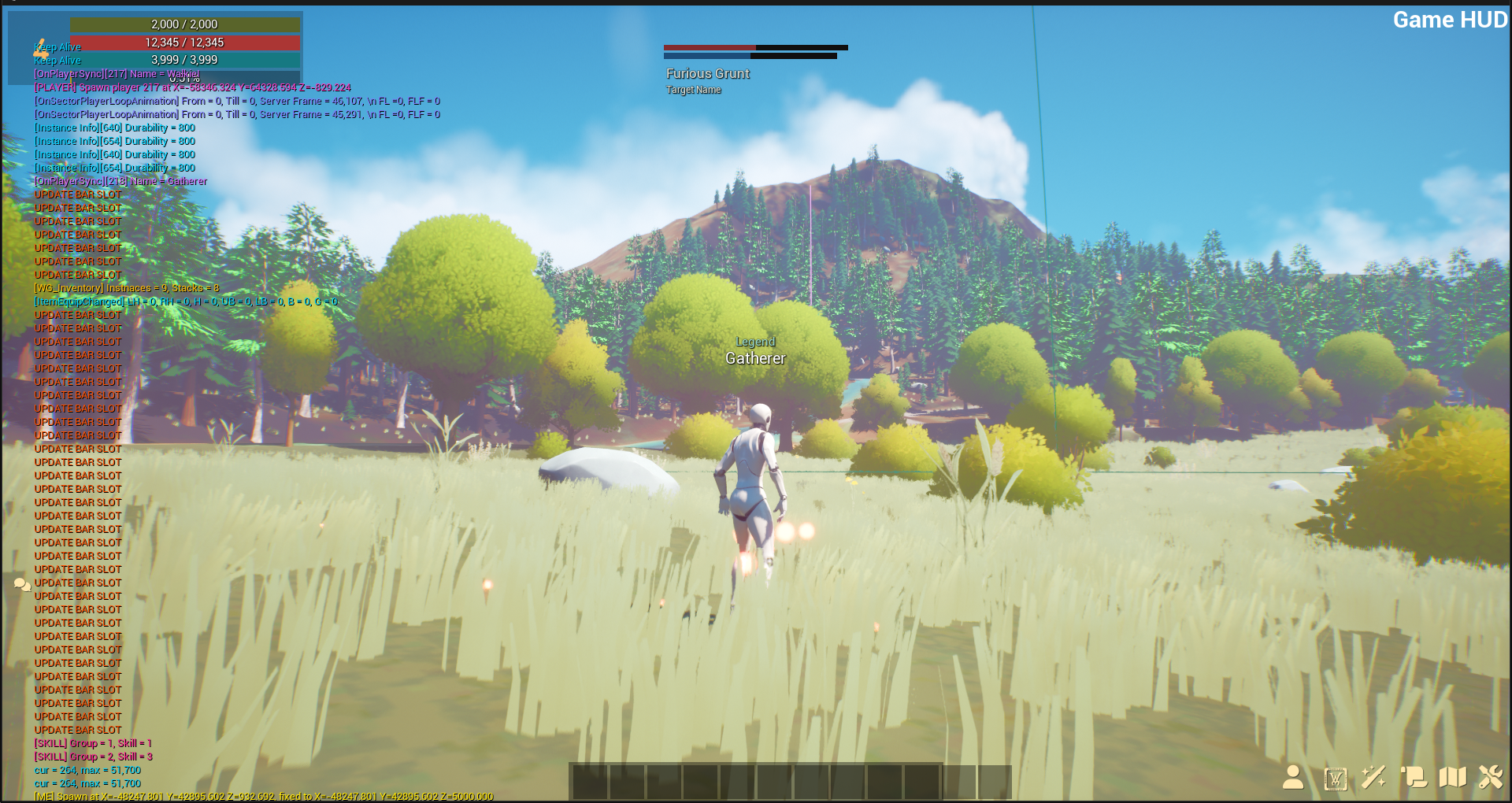Screen dimensions: 1512x803
Task: Open the scroll quest log
Action: point(1414,778)
